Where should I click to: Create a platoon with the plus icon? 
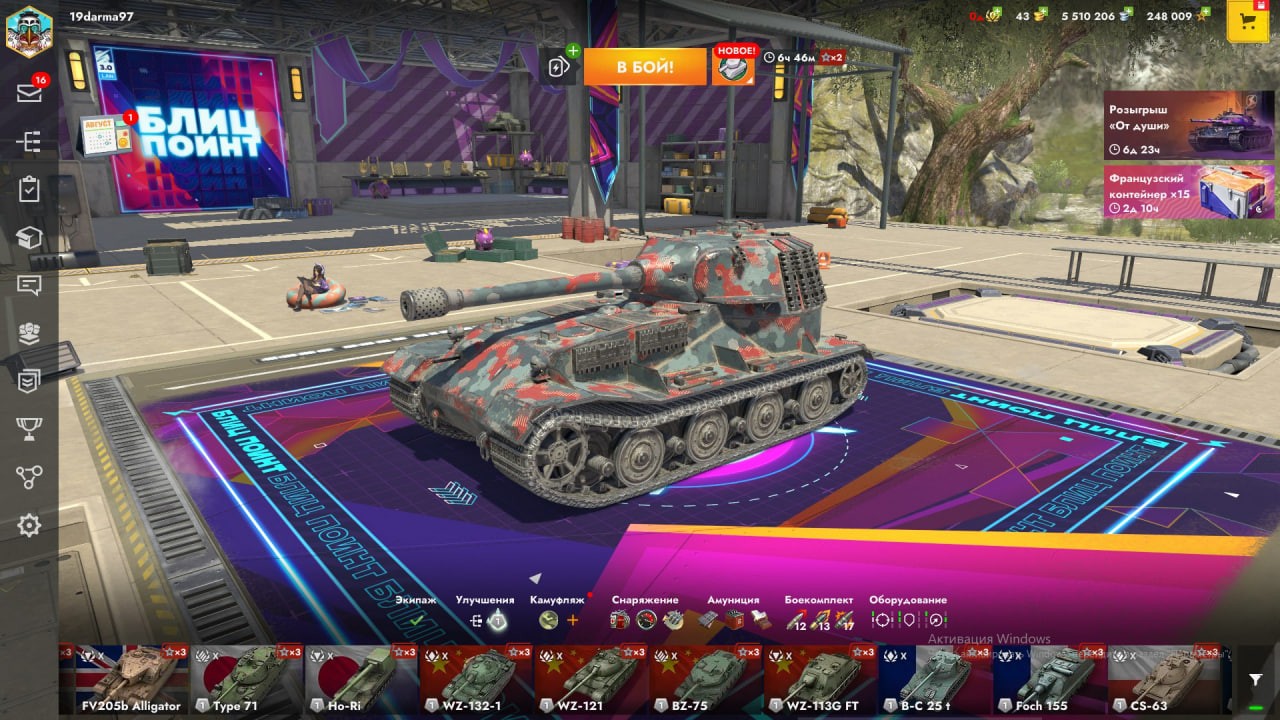pyautogui.click(x=559, y=66)
